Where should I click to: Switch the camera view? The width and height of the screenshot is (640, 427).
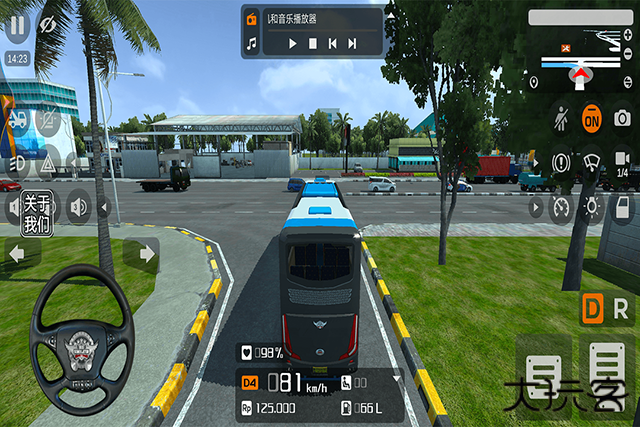tap(621, 162)
